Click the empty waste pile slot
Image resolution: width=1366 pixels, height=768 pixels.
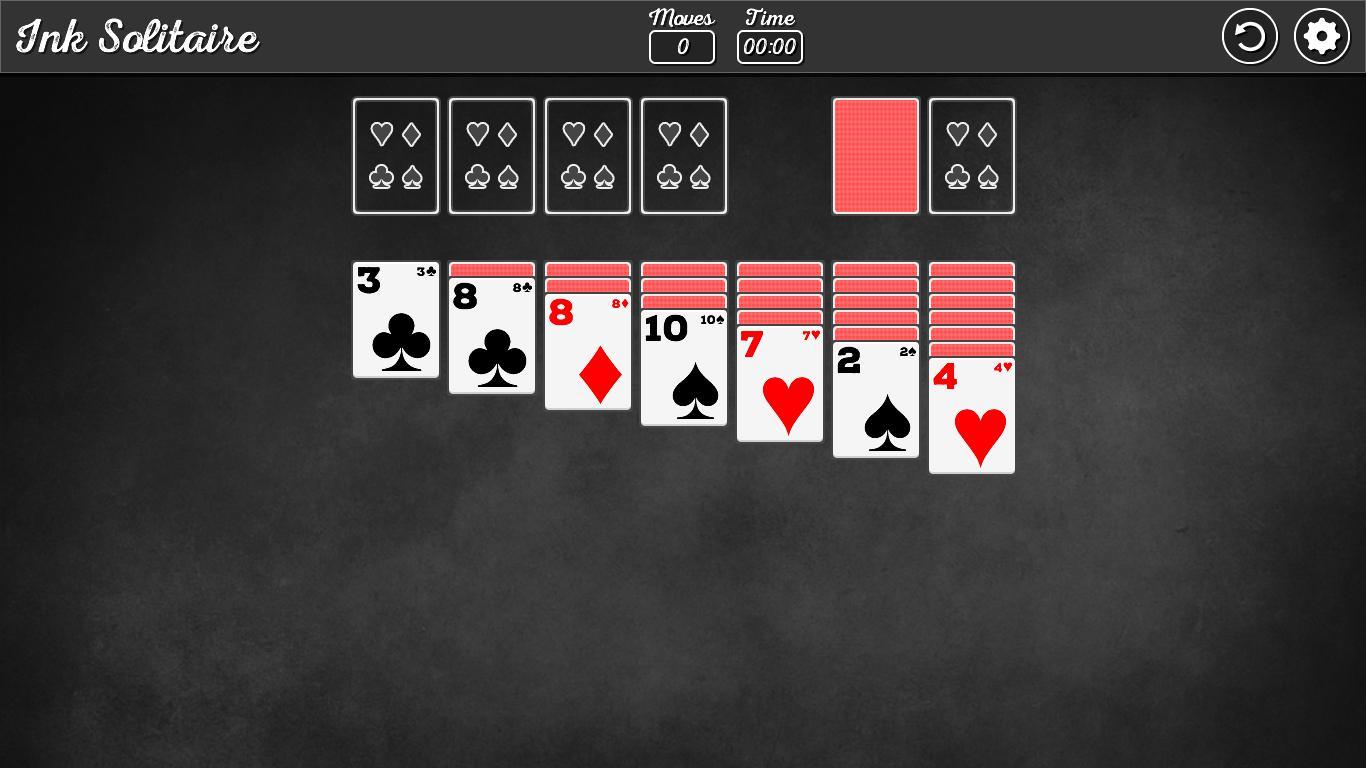[x=971, y=155]
